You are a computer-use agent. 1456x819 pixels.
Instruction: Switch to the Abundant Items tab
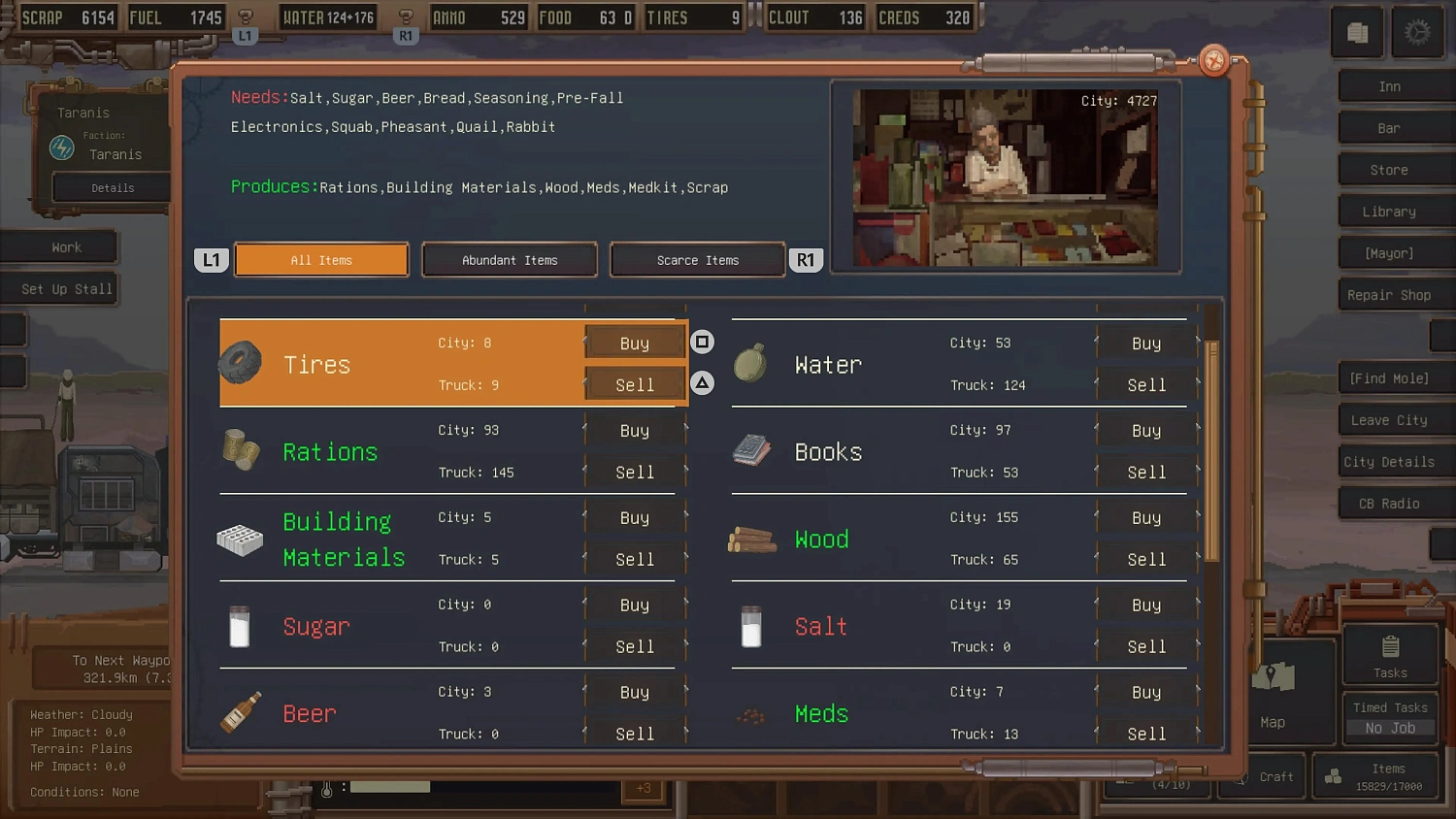click(x=509, y=259)
